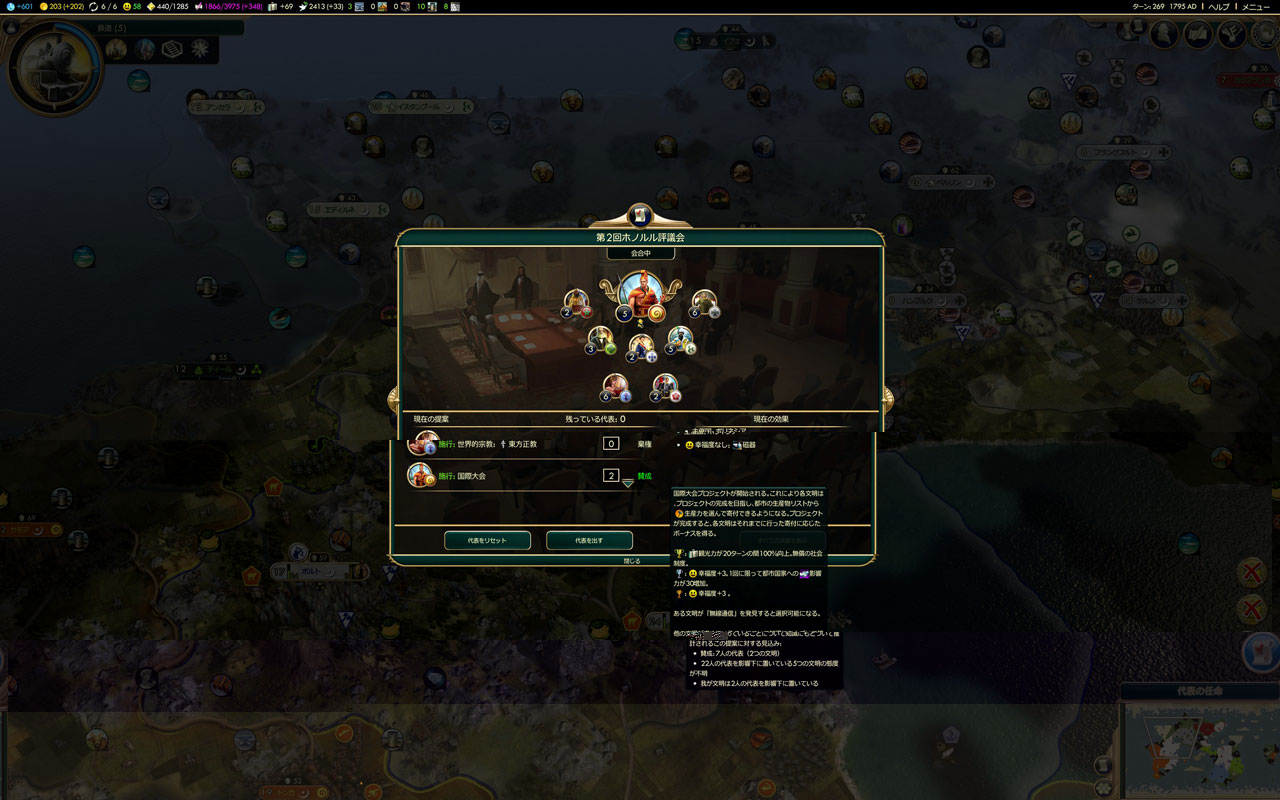
Task: Submit votes with the 代表を出す button
Action: pyautogui.click(x=589, y=540)
